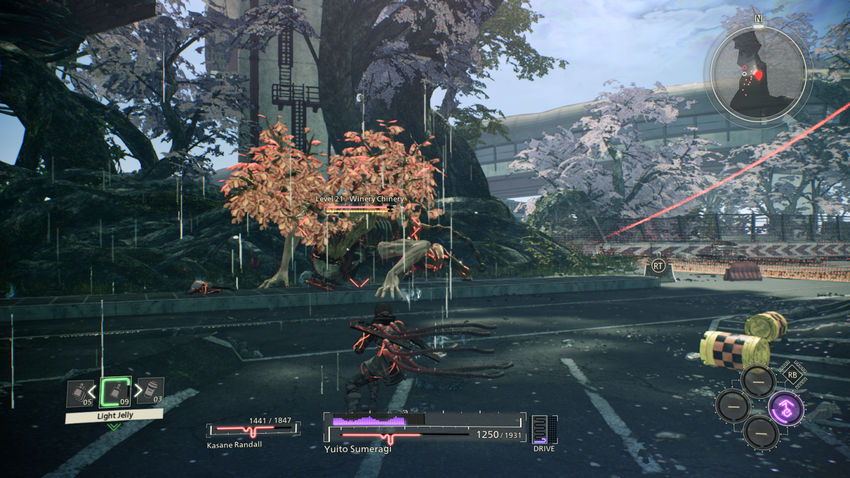Cycle items with the right arrow
This screenshot has width=850, height=478.
(x=136, y=390)
